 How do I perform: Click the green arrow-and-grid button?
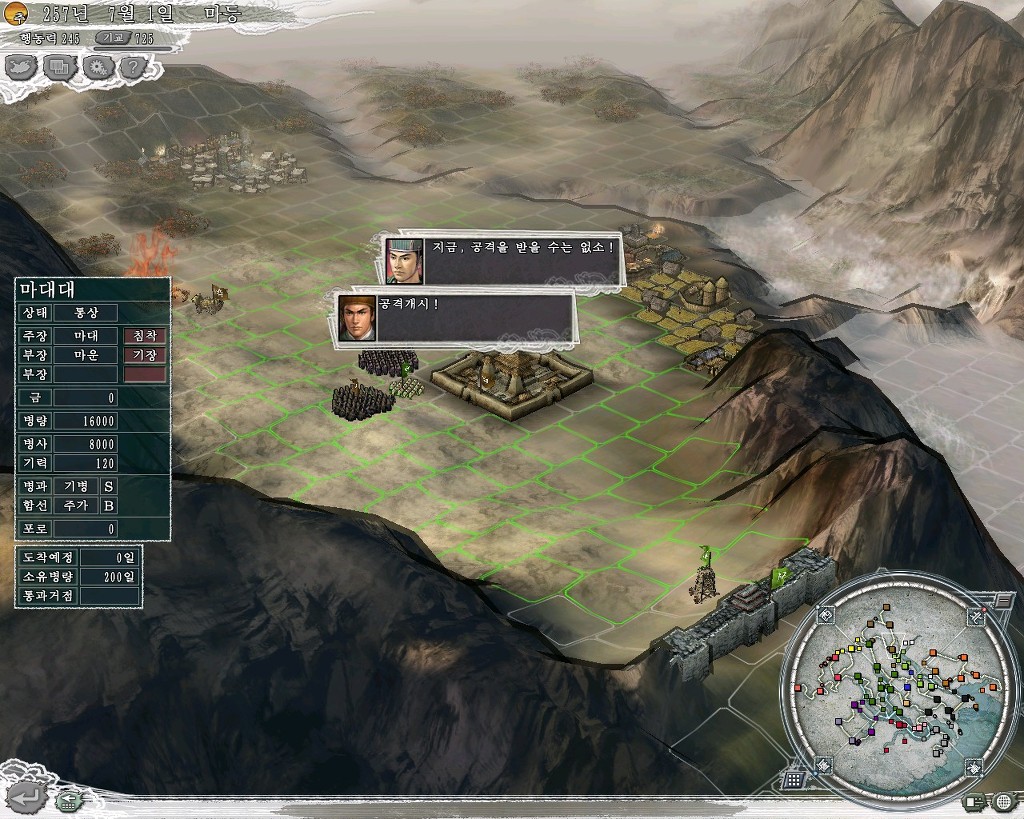pos(69,800)
